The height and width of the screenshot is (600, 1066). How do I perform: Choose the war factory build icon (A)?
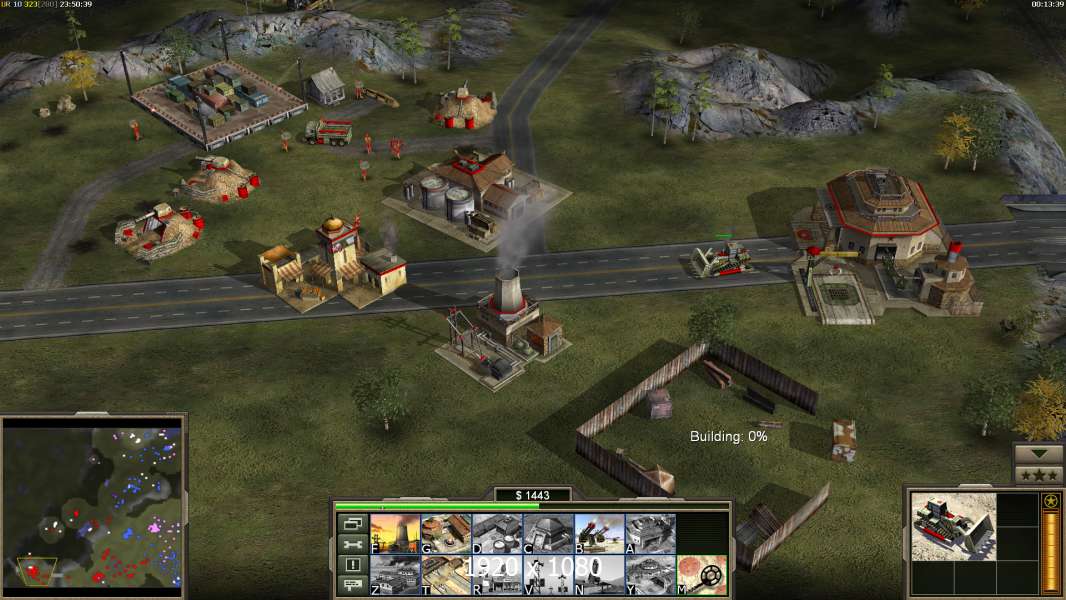pos(650,533)
